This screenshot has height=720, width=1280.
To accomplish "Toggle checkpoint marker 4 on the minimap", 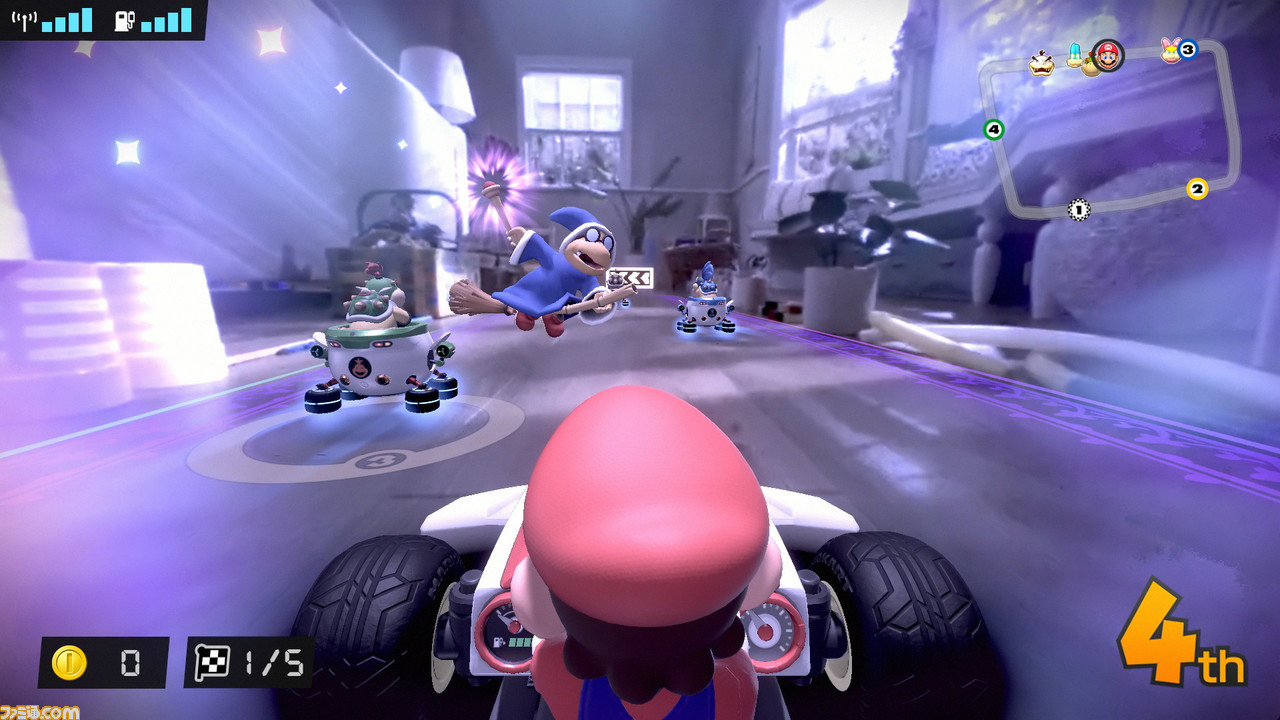I will pos(993,129).
